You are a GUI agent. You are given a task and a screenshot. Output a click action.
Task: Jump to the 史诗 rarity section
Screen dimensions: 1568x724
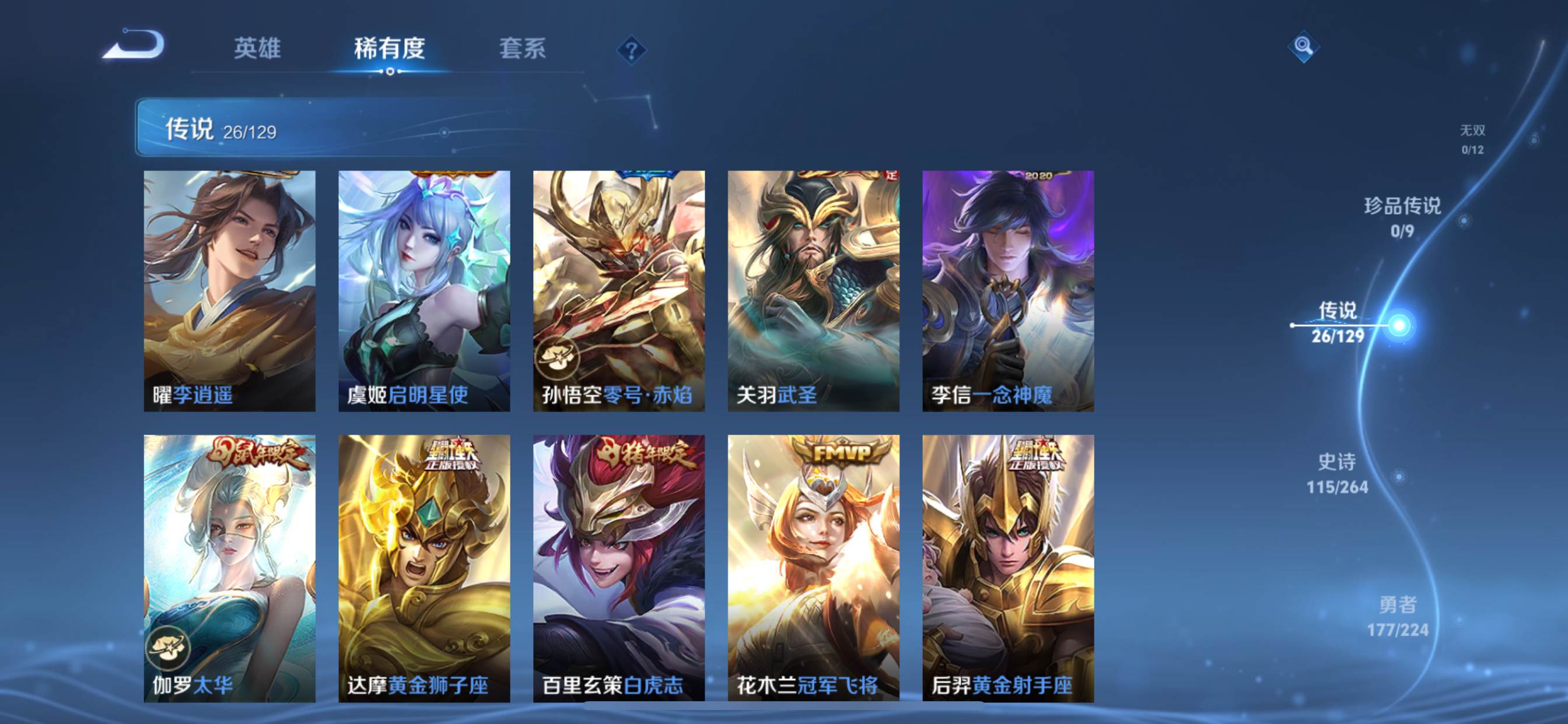pyautogui.click(x=1336, y=473)
